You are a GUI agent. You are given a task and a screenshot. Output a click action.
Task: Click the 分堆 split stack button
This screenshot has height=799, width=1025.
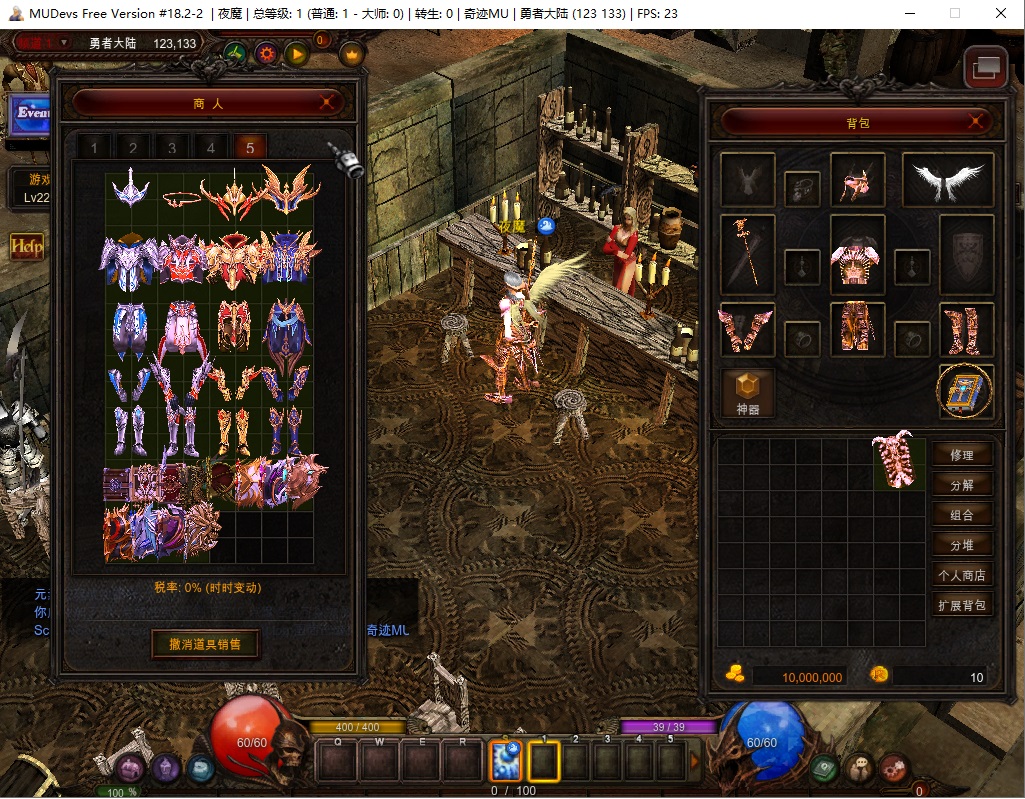[962, 545]
